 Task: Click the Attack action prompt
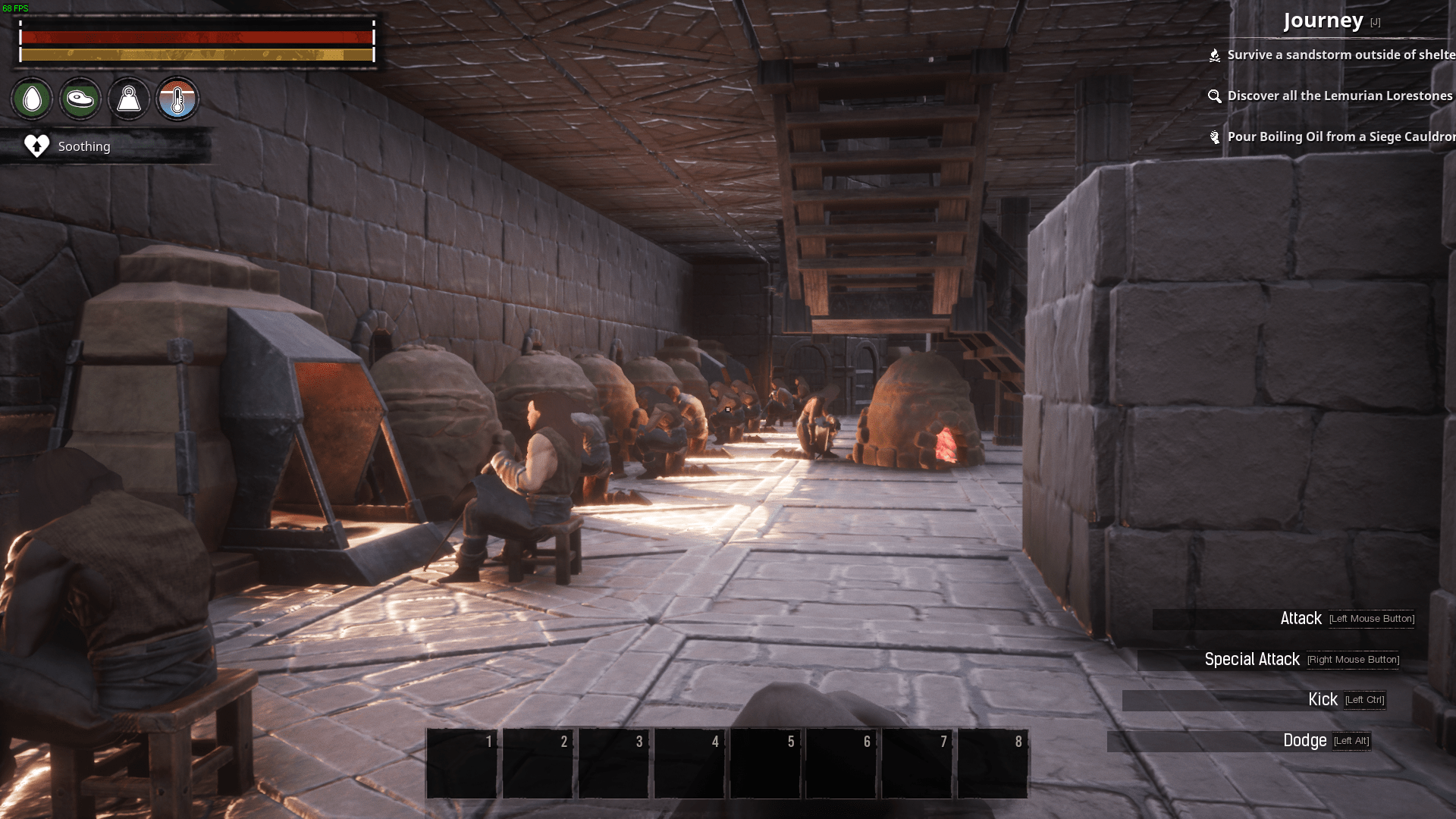(1301, 619)
